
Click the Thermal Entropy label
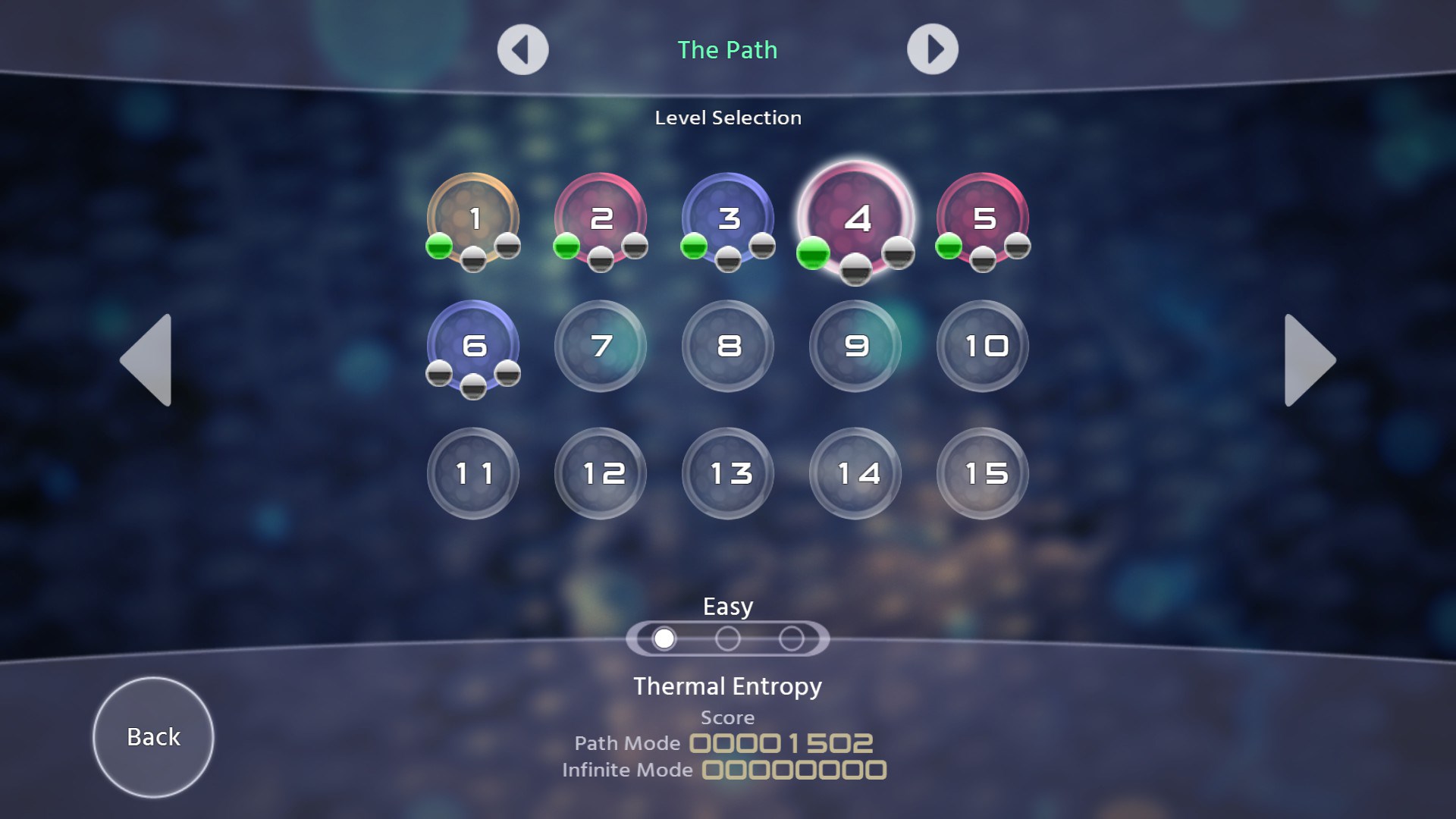pyautogui.click(x=727, y=686)
